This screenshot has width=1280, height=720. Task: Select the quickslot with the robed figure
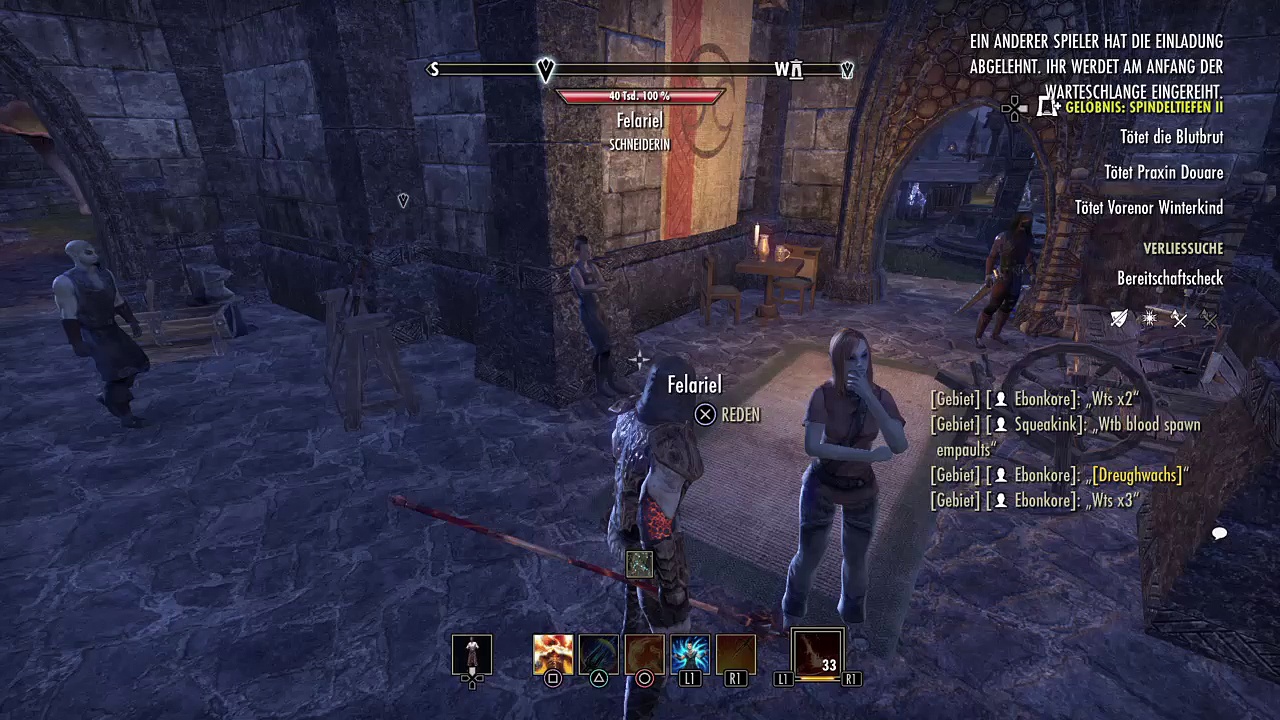point(472,655)
